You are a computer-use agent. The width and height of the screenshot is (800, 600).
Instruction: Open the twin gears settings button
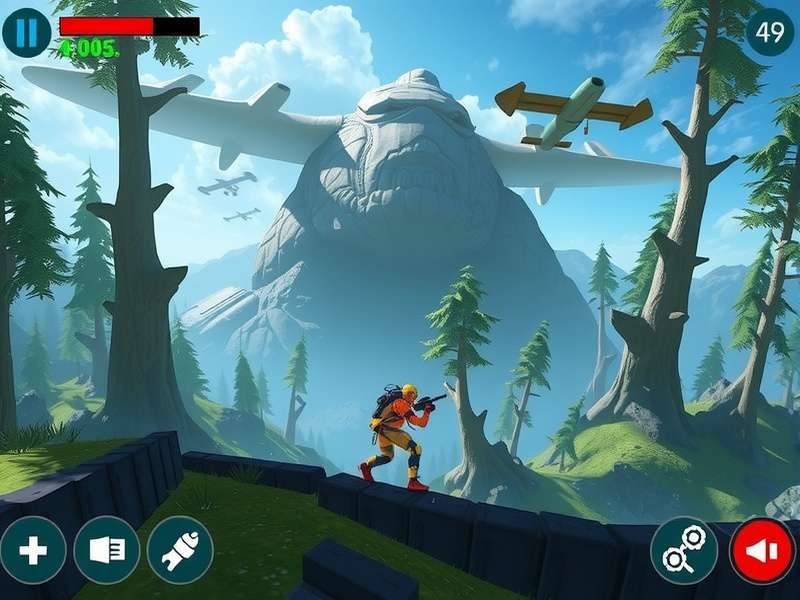(684, 551)
